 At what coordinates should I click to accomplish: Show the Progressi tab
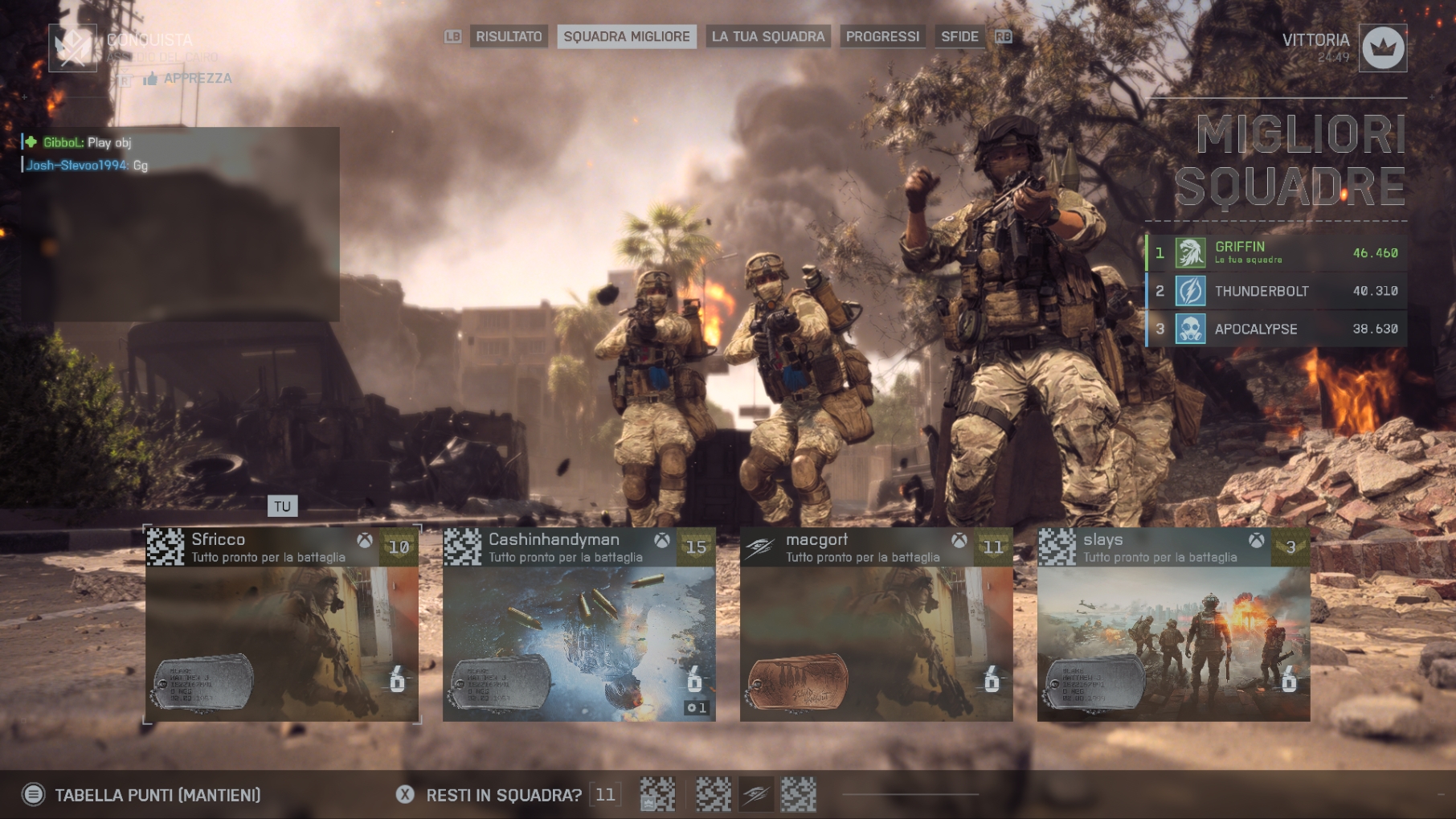point(882,37)
